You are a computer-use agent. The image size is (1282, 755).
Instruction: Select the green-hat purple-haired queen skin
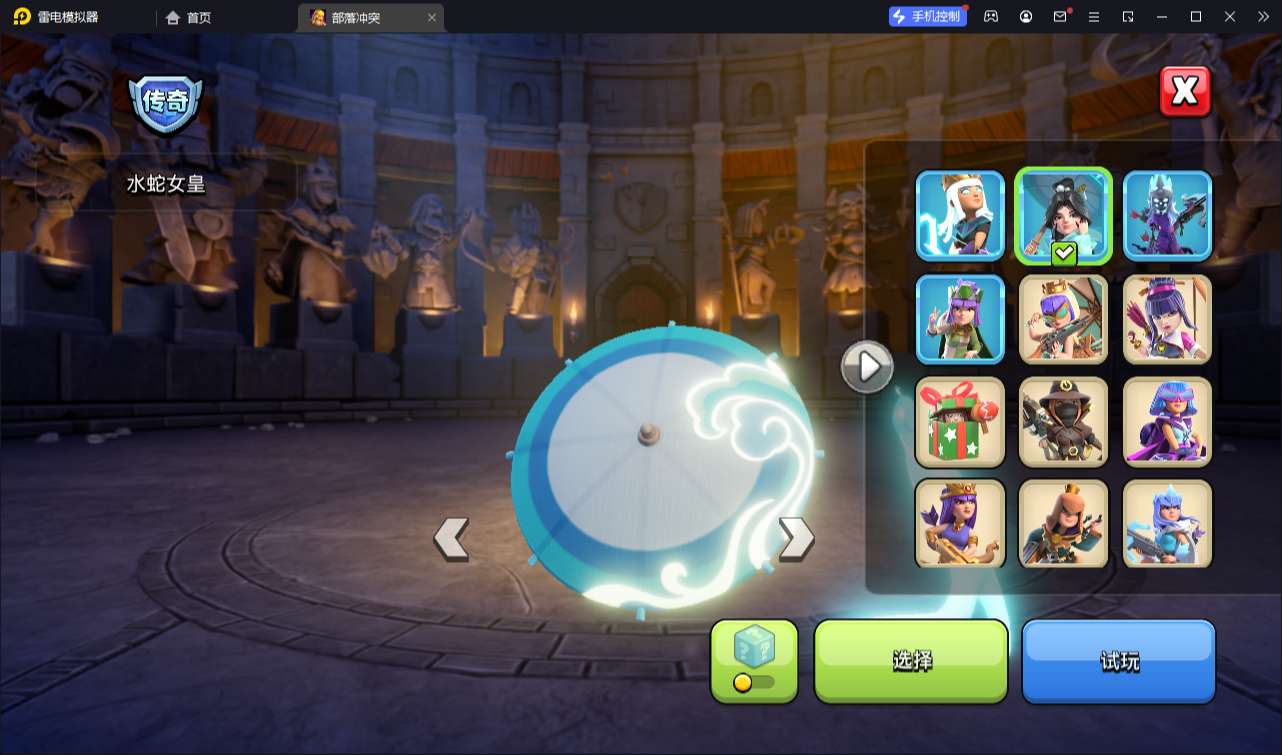coord(960,319)
